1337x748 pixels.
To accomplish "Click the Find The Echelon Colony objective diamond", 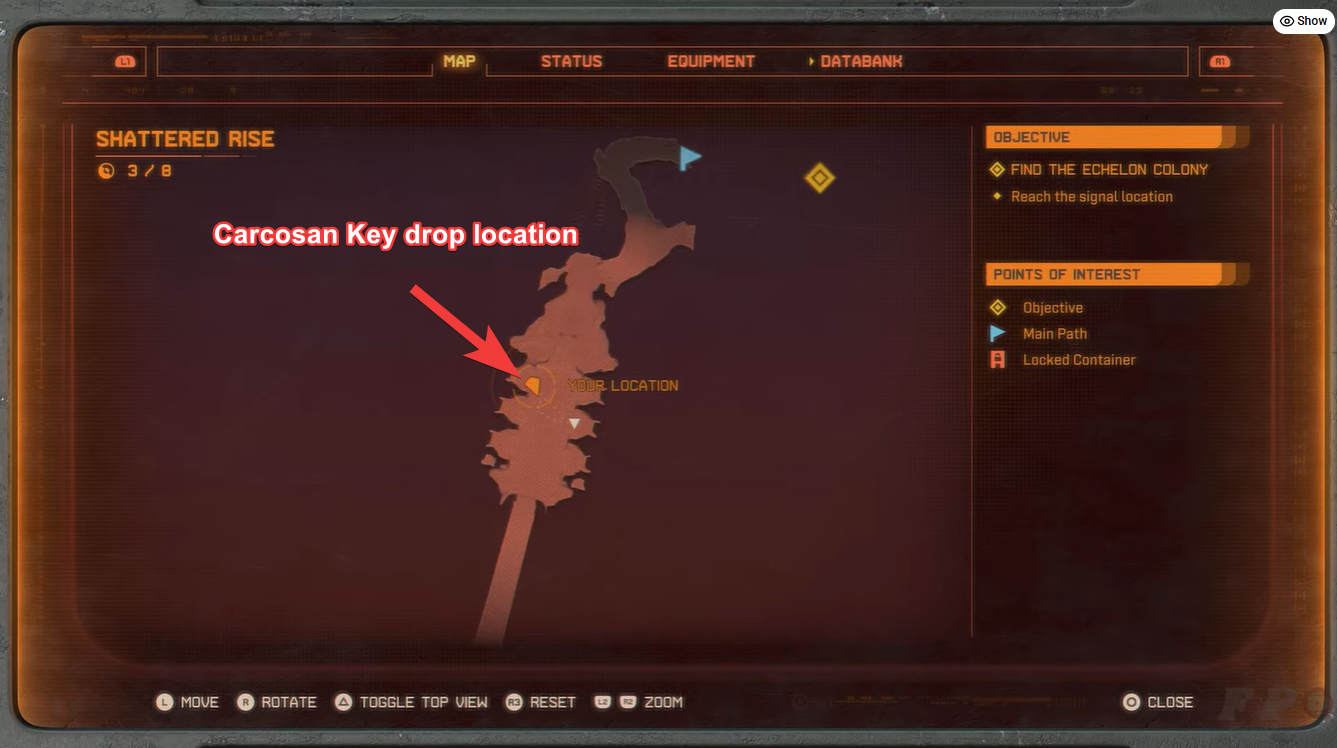I will (x=996, y=169).
